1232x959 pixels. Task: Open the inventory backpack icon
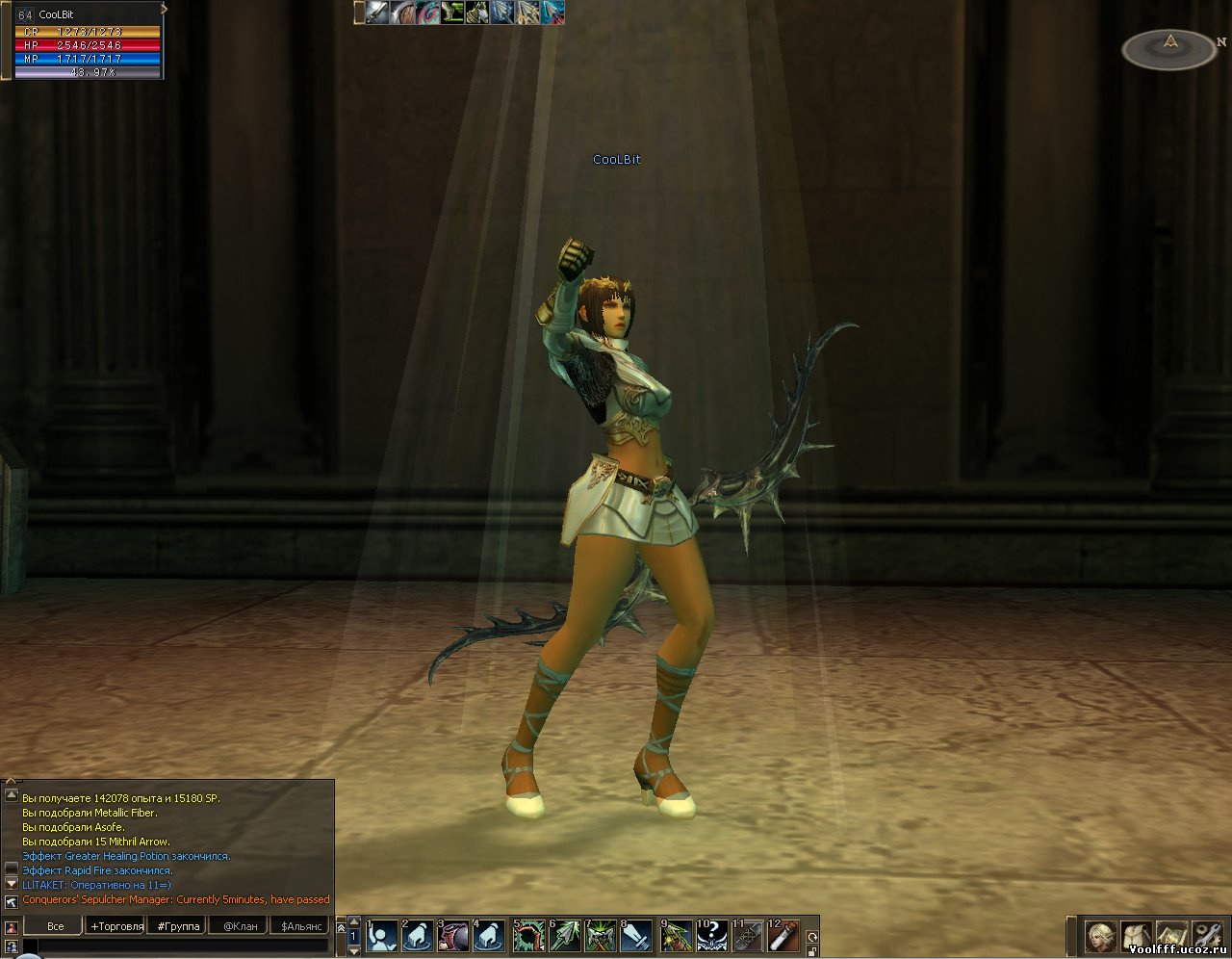point(1137,936)
